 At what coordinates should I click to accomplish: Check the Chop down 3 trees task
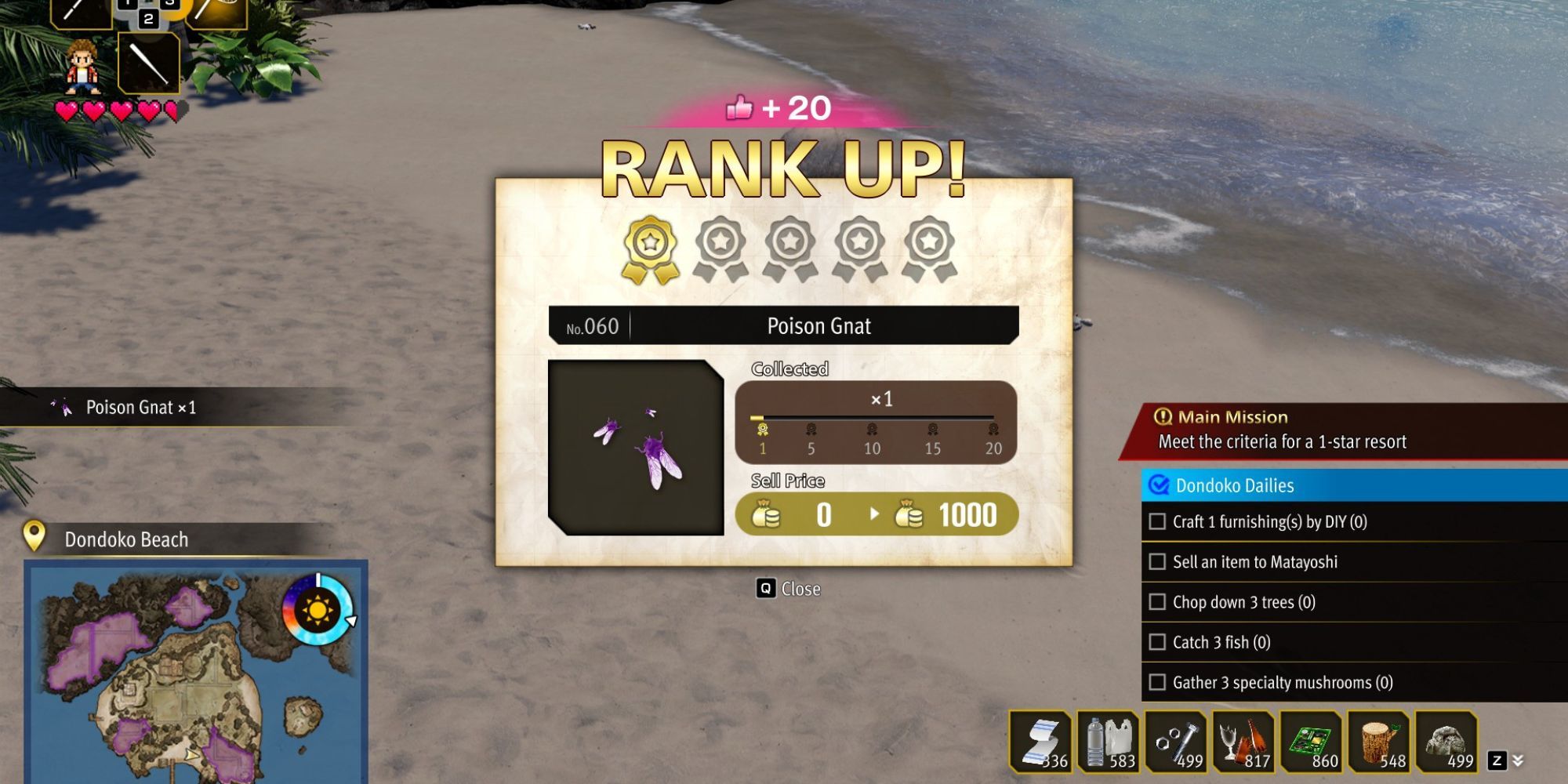(x=1156, y=602)
